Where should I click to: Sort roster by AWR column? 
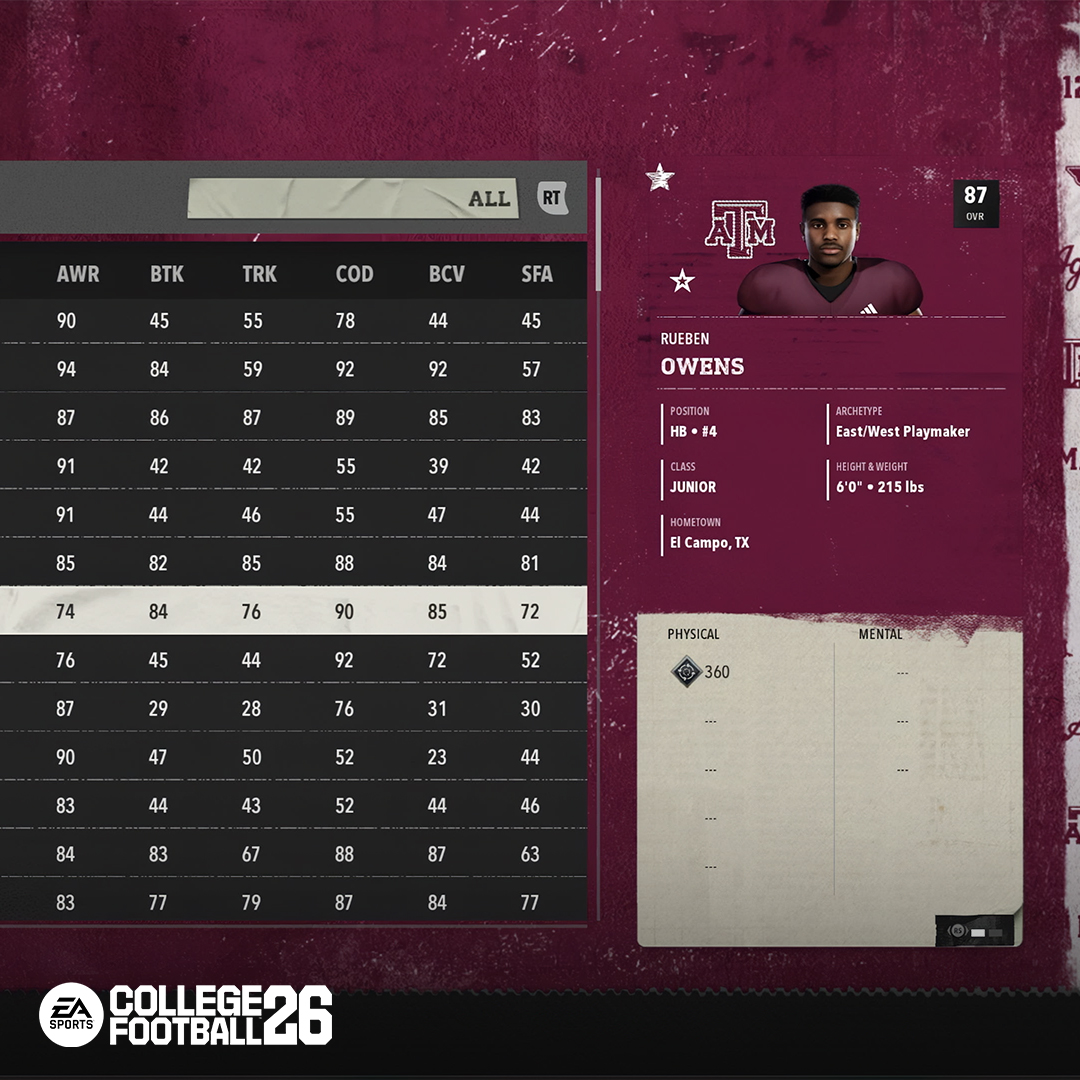click(x=78, y=273)
